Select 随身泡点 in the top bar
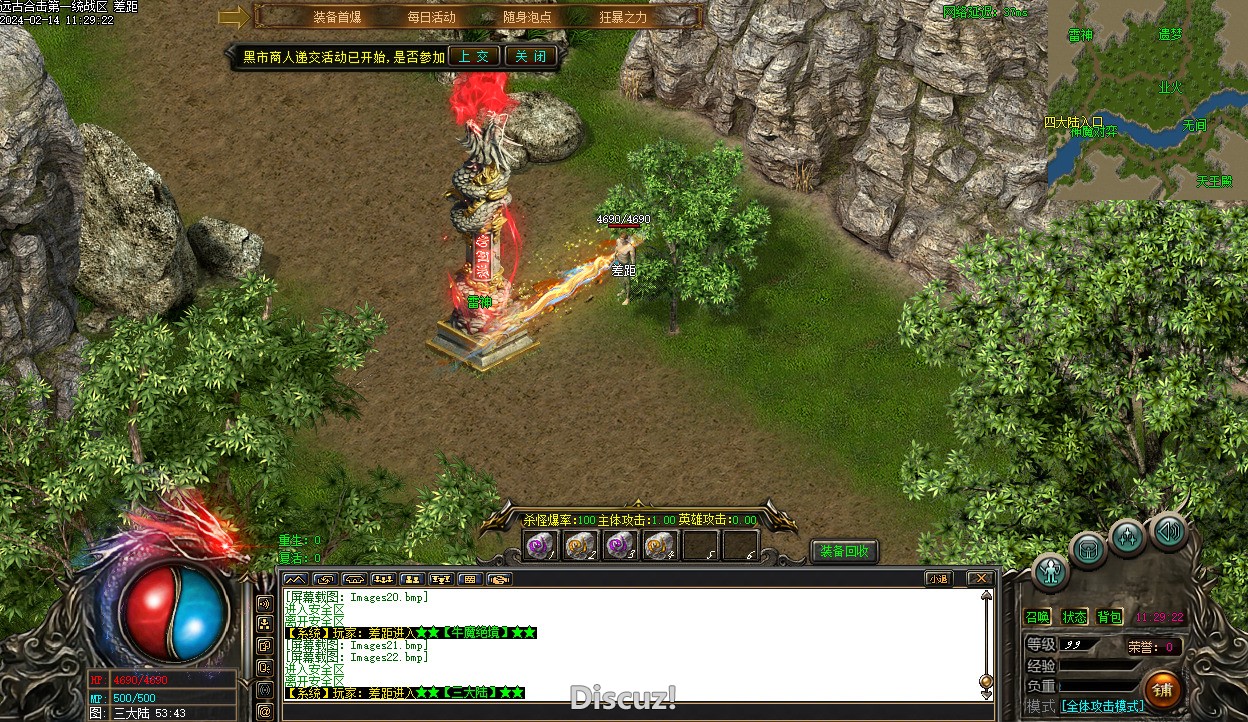 tap(527, 17)
